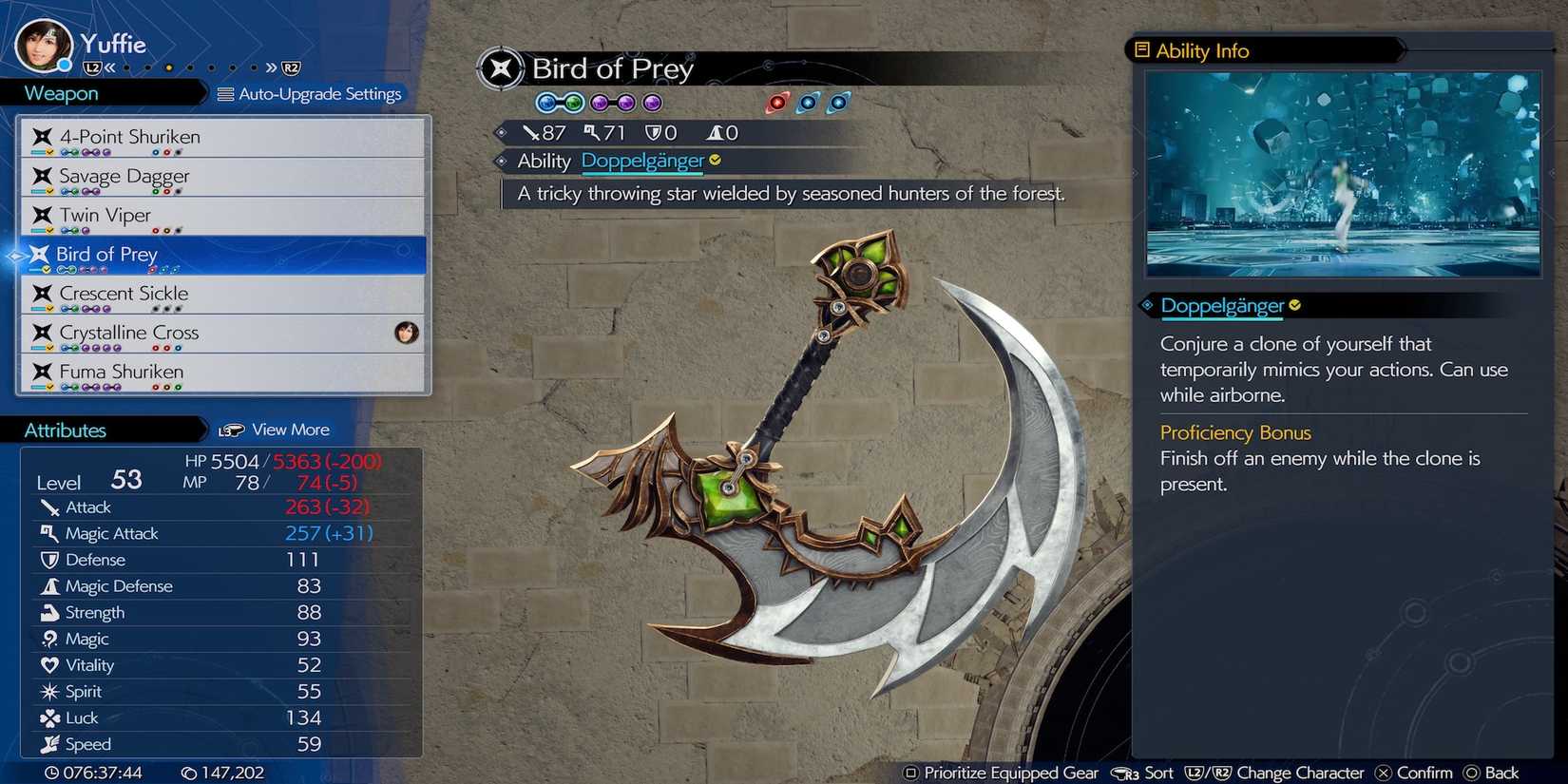
Task: Click the crossed-shuriken weapon icon beside Bird of Prey
Action: 38,254
